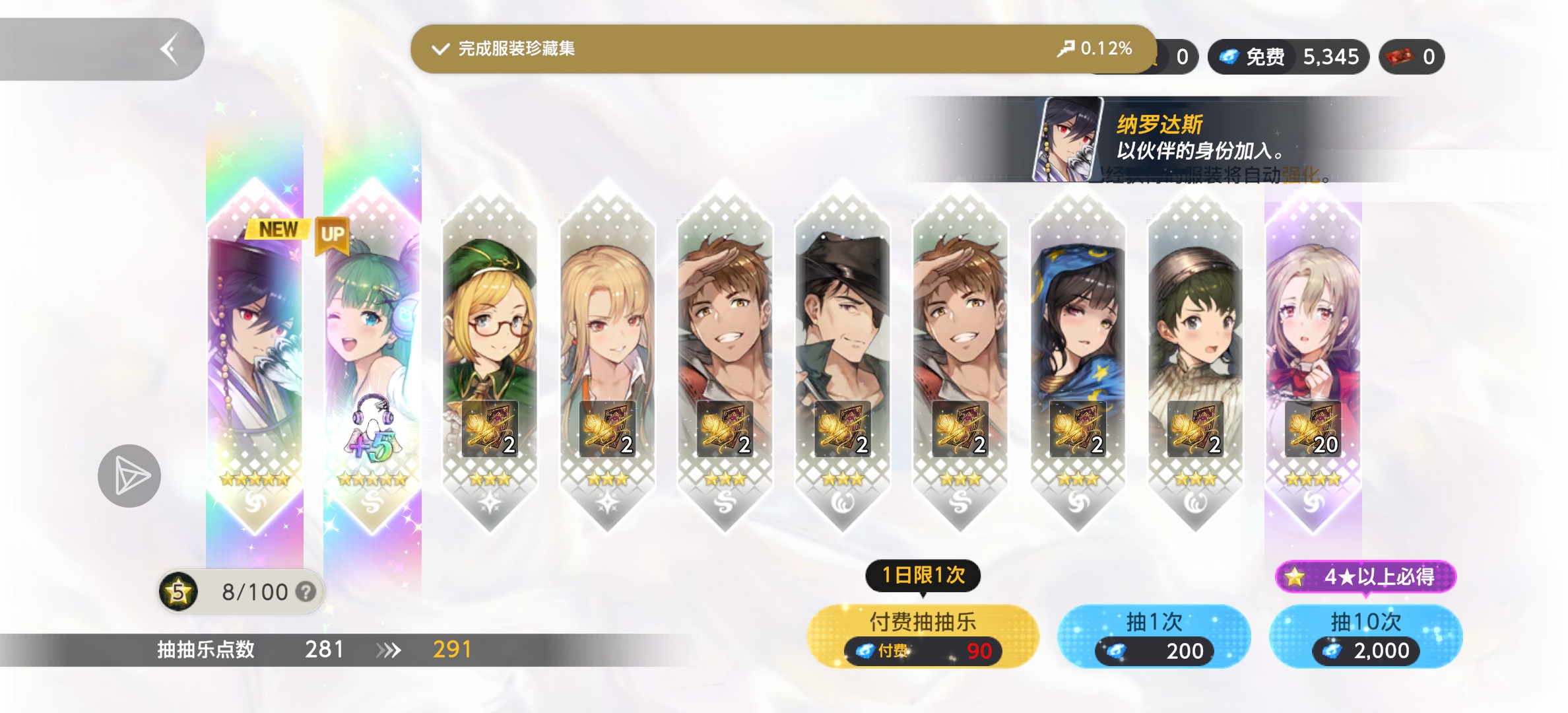The height and width of the screenshot is (713, 1568).
Task: Open the 免费 gem currency counter
Action: click(1288, 57)
